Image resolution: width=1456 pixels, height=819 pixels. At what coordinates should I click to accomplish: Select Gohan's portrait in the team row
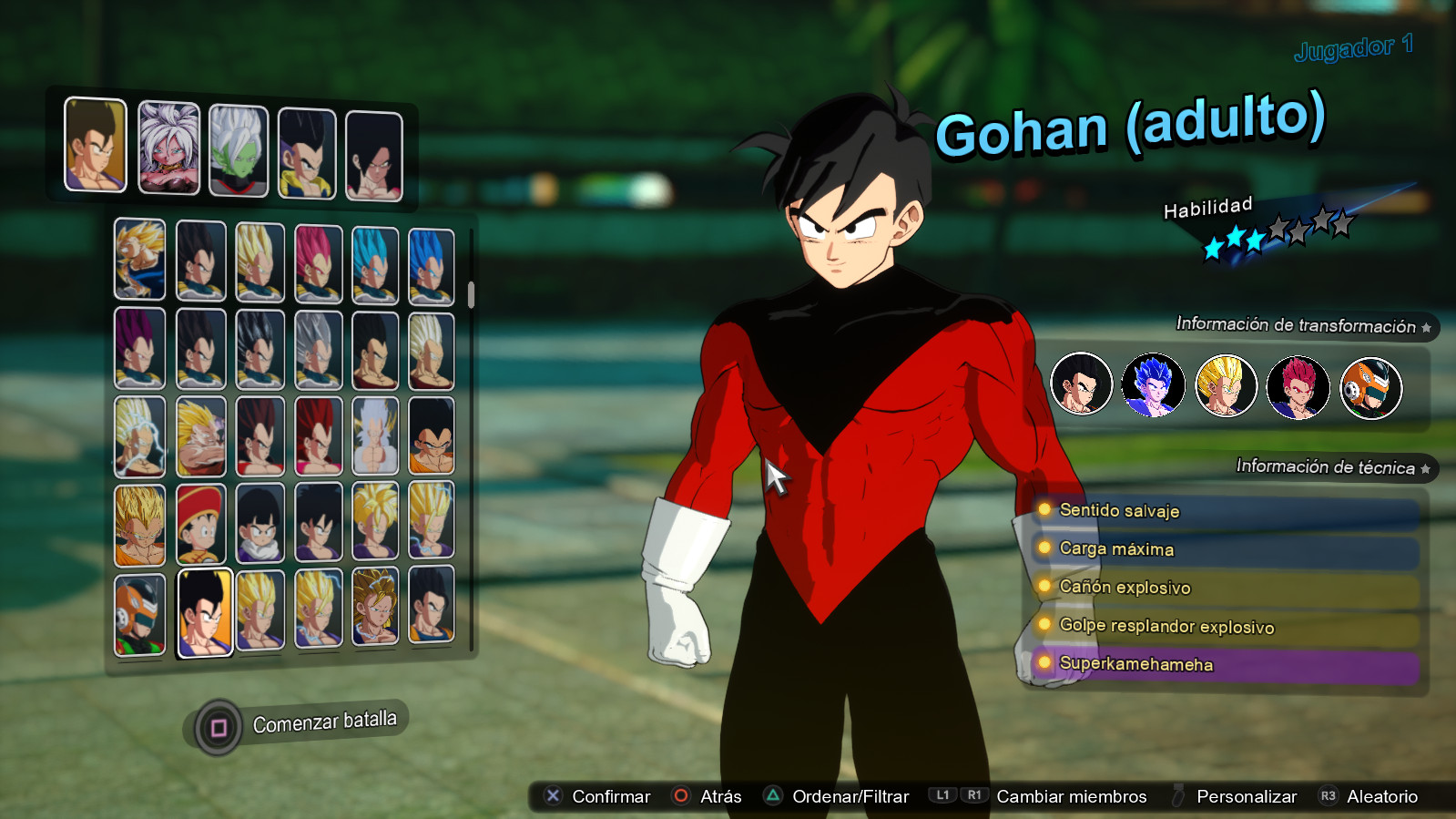pos(96,145)
